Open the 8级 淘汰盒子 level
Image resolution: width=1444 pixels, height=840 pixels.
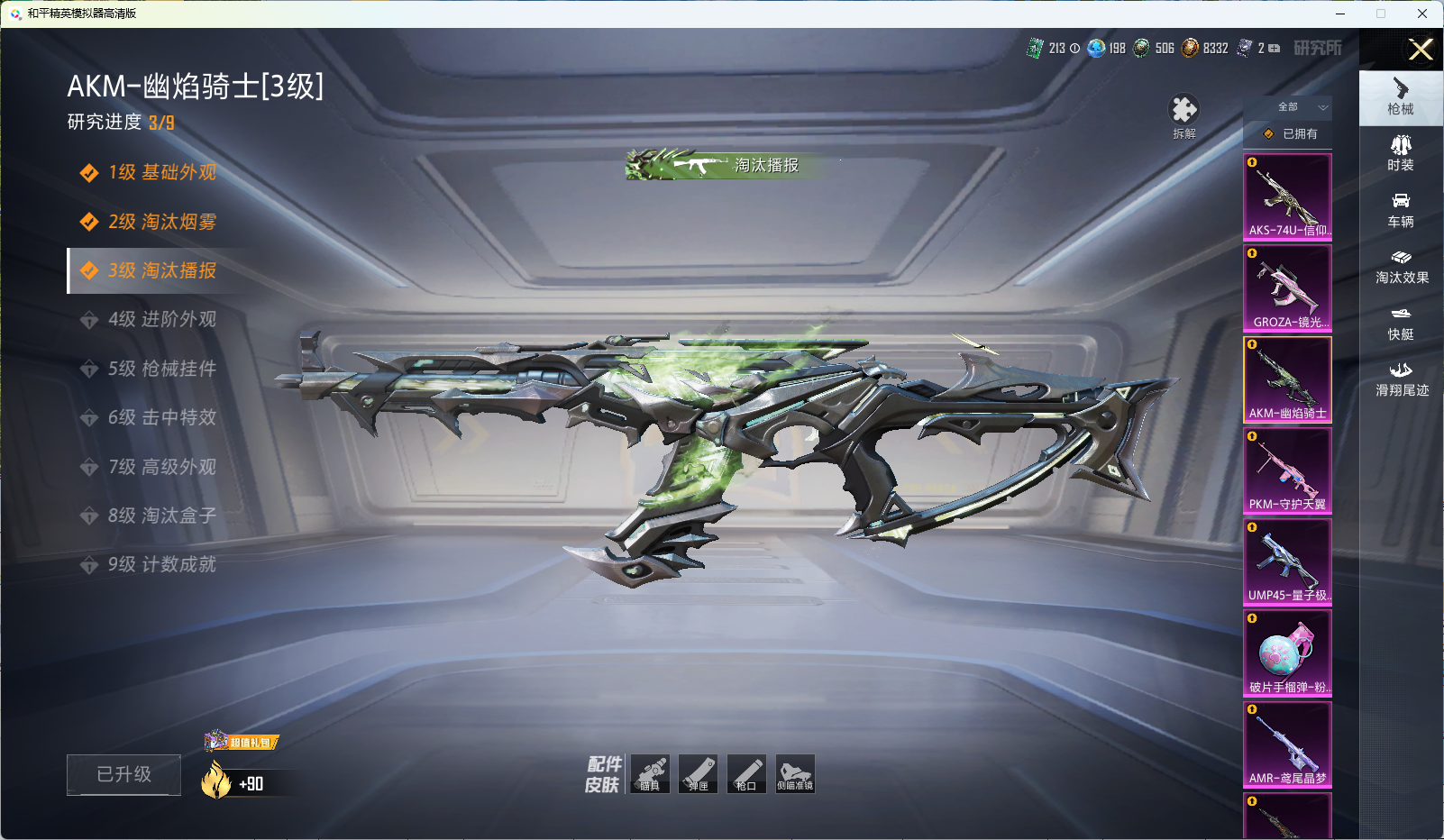pos(161,516)
